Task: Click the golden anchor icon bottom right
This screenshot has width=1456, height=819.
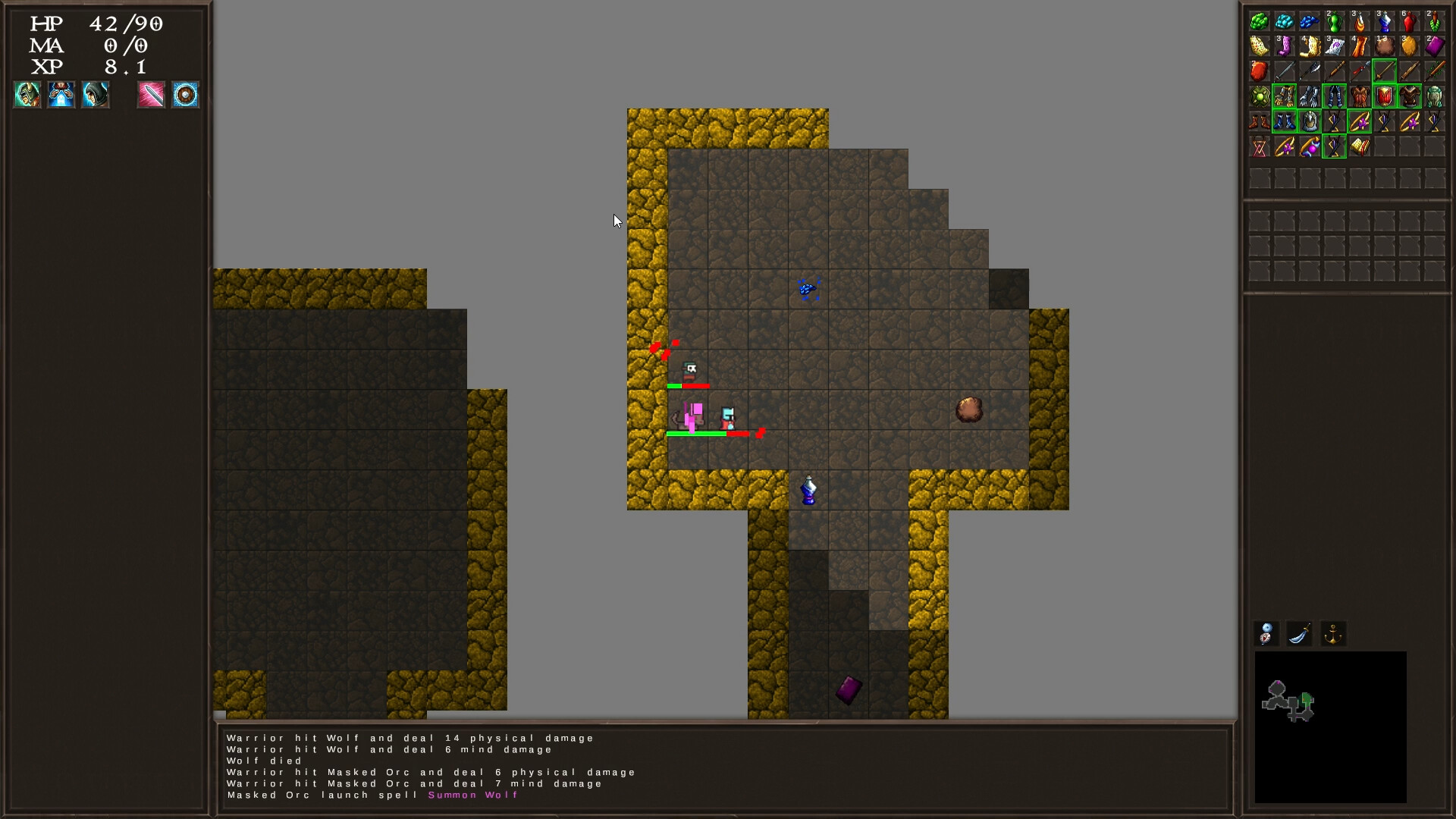Action: 1334,634
